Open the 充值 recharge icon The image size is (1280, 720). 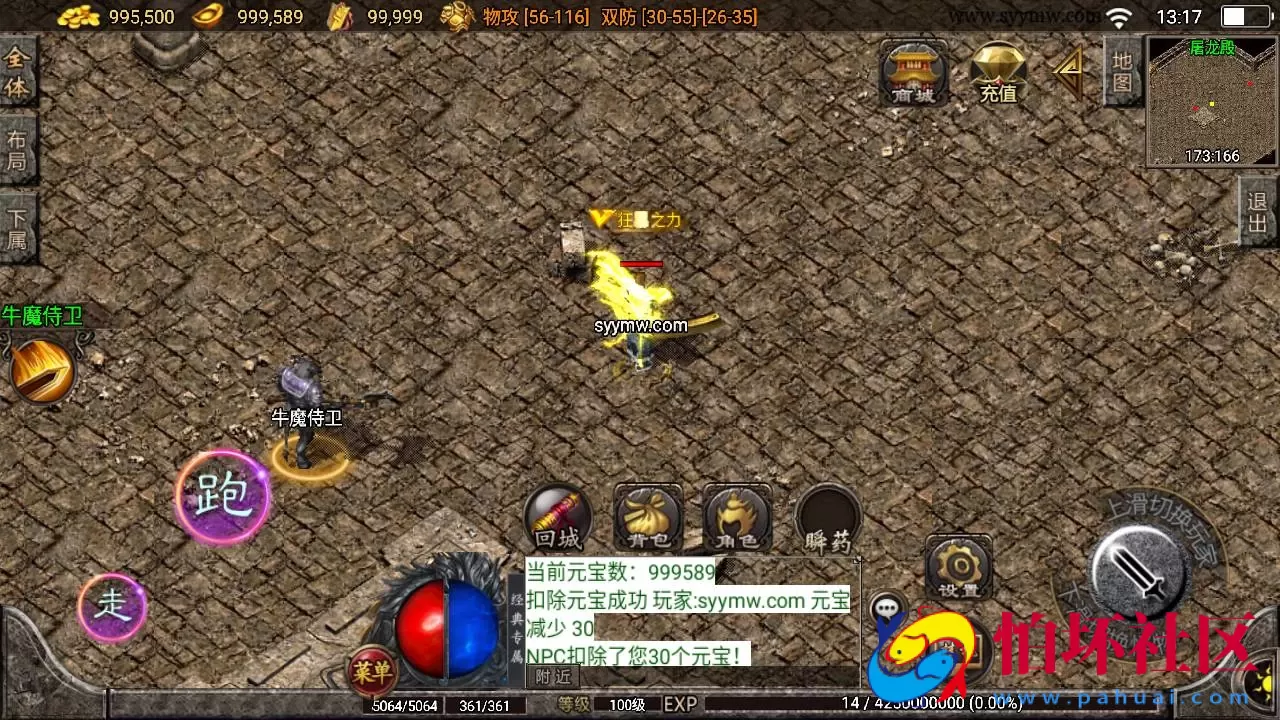point(997,70)
